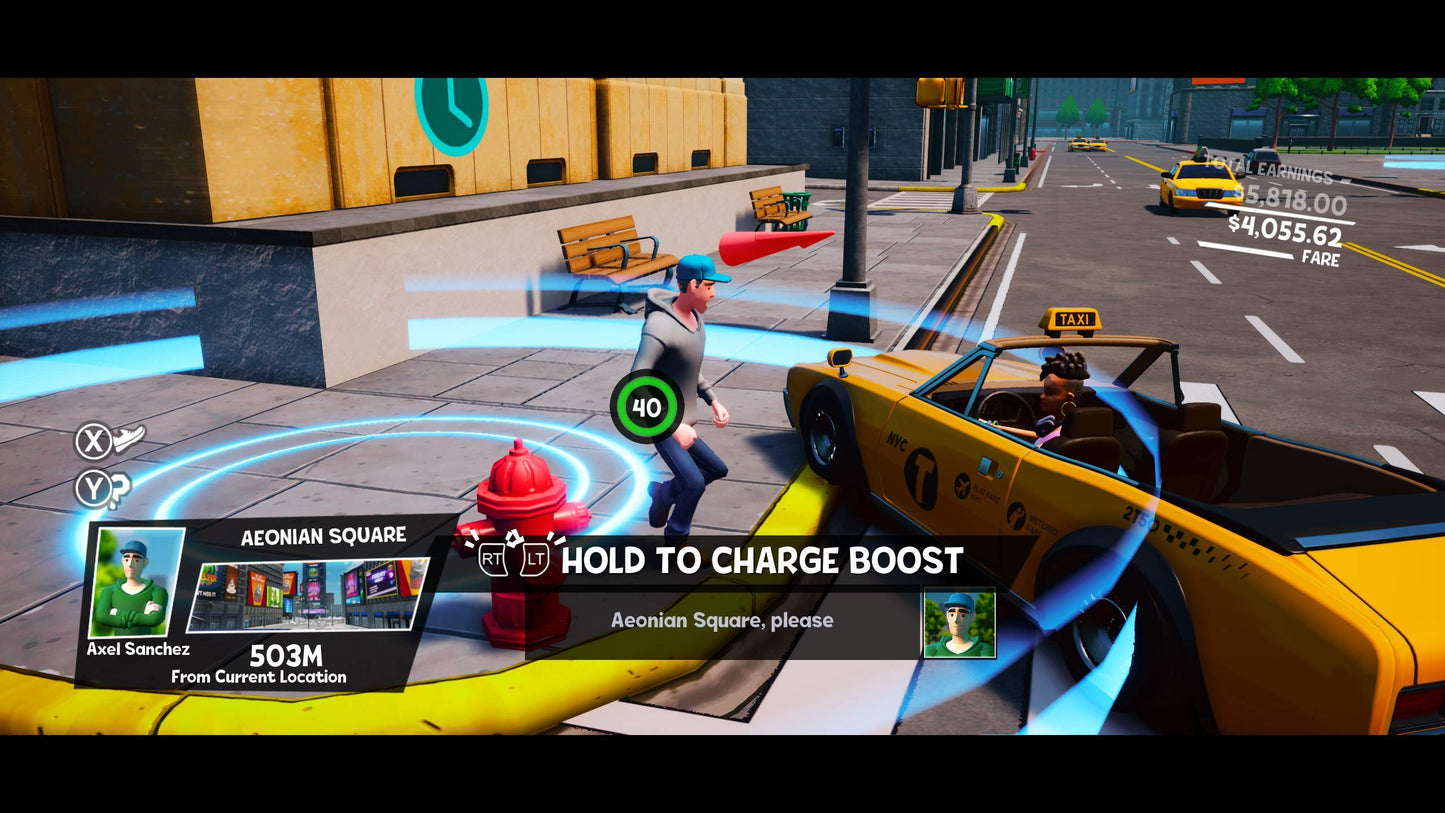Click the passenger avatar beside the dialogue text
The image size is (1445, 813).
pos(958,622)
